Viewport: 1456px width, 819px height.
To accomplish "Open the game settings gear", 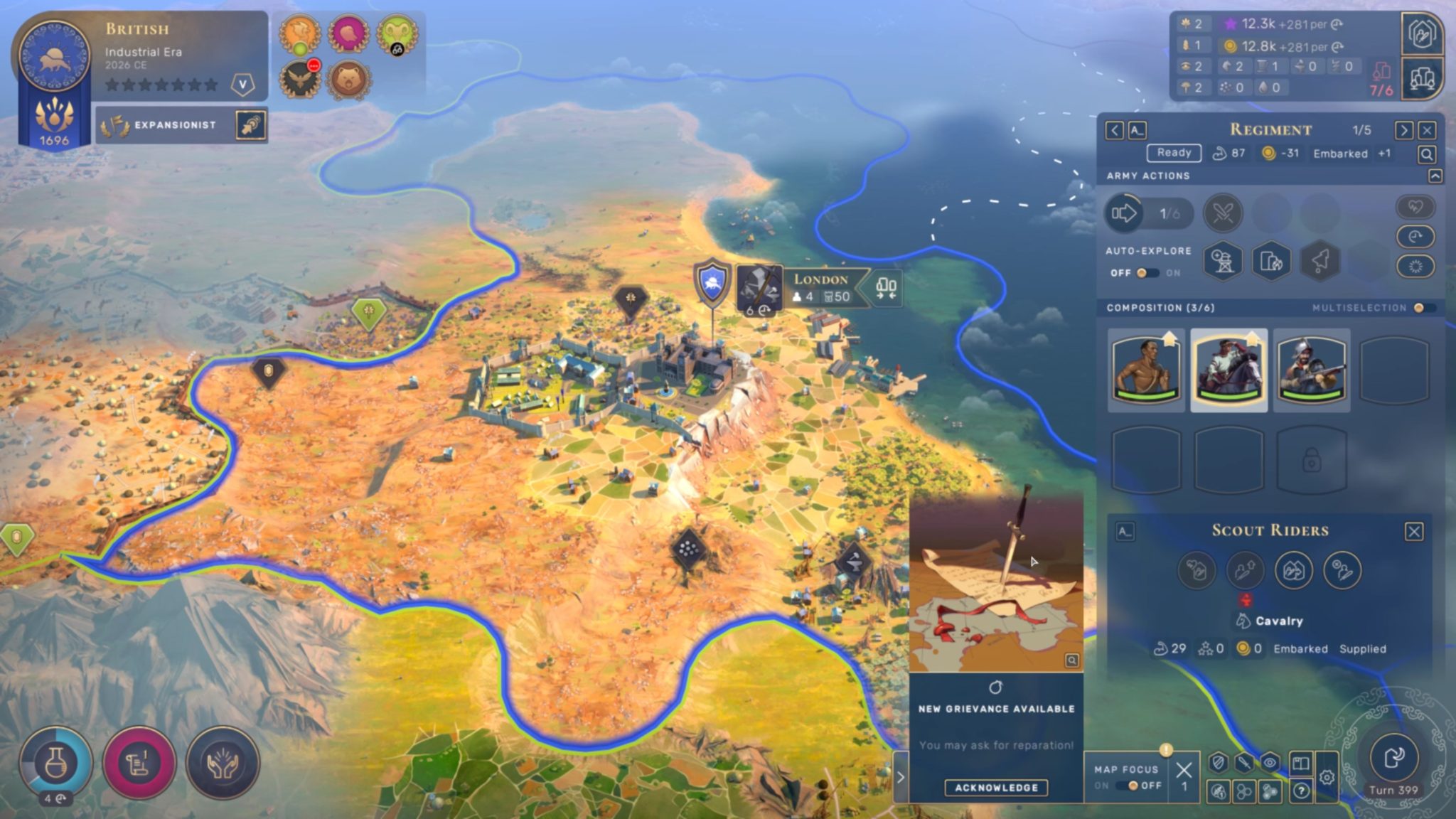I will pyautogui.click(x=1327, y=777).
